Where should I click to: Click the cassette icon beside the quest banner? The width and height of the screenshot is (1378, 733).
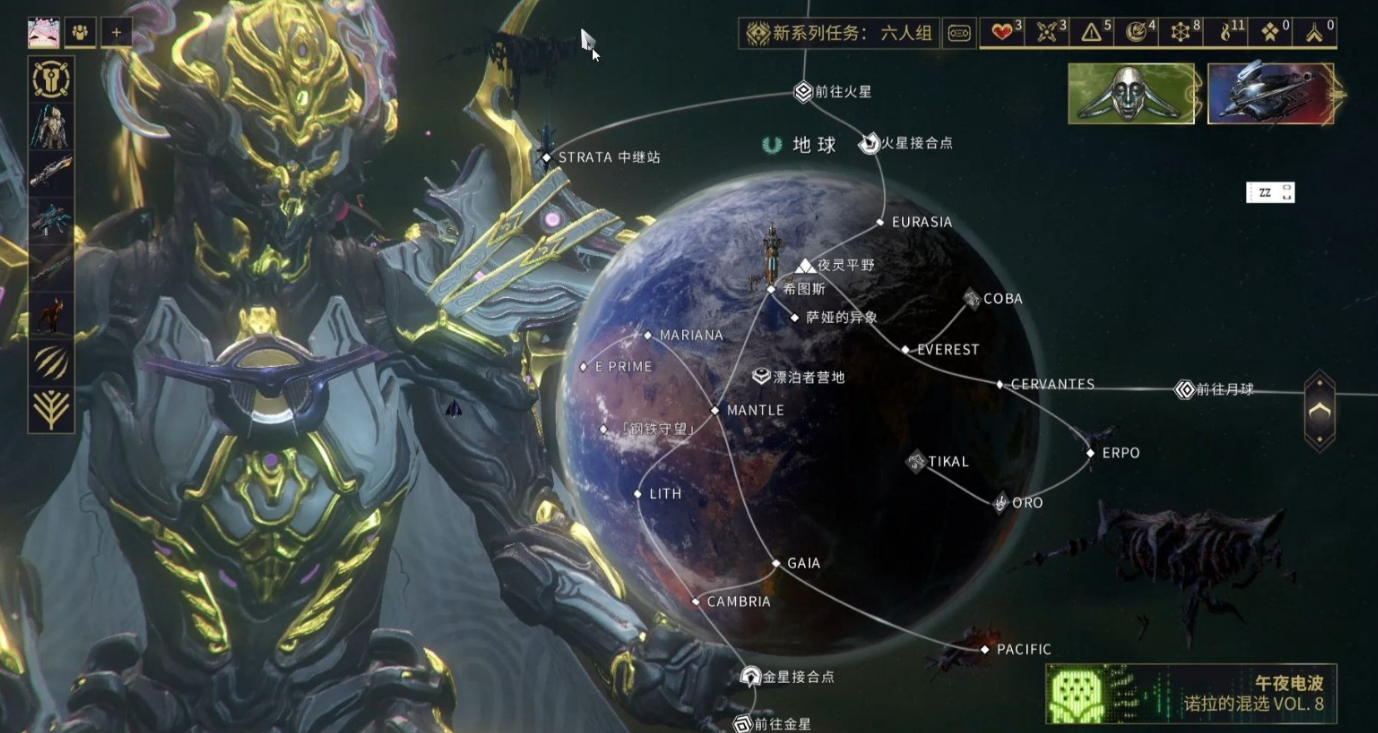tap(958, 32)
